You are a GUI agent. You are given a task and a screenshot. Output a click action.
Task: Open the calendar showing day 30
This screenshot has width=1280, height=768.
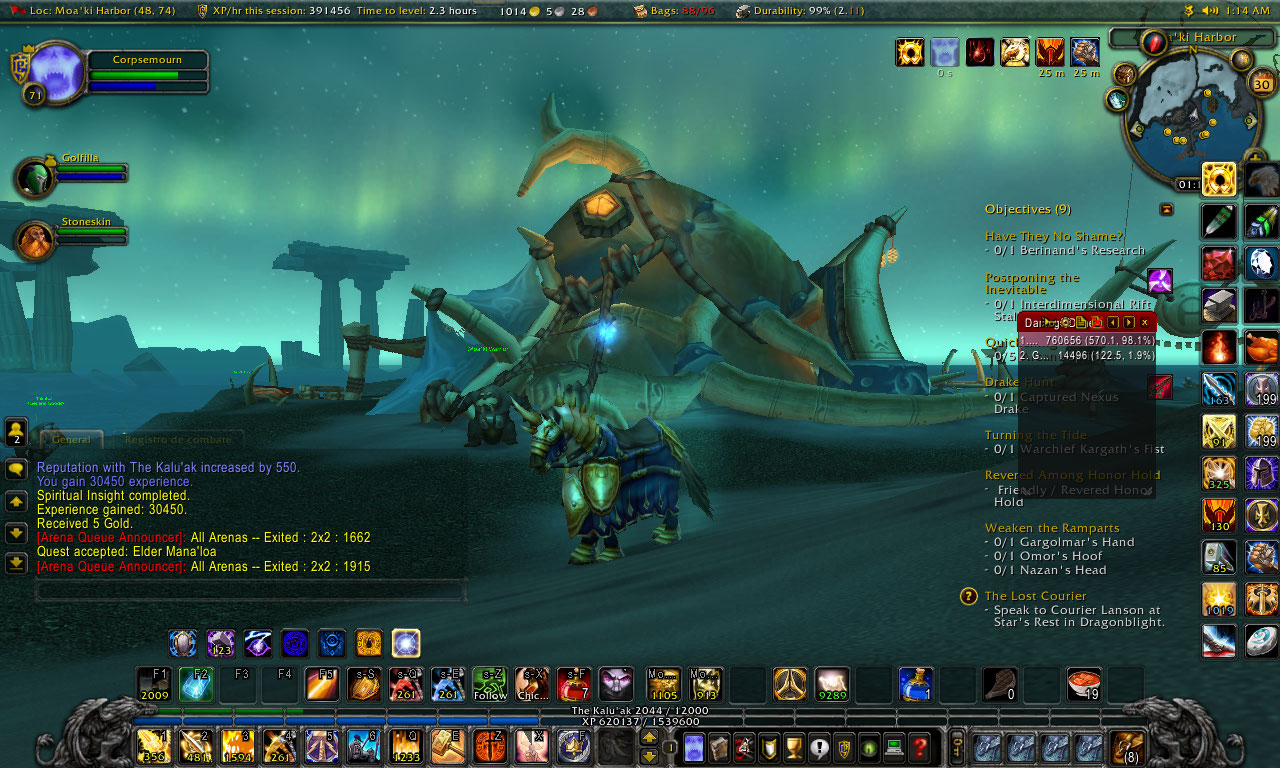[x=1262, y=84]
